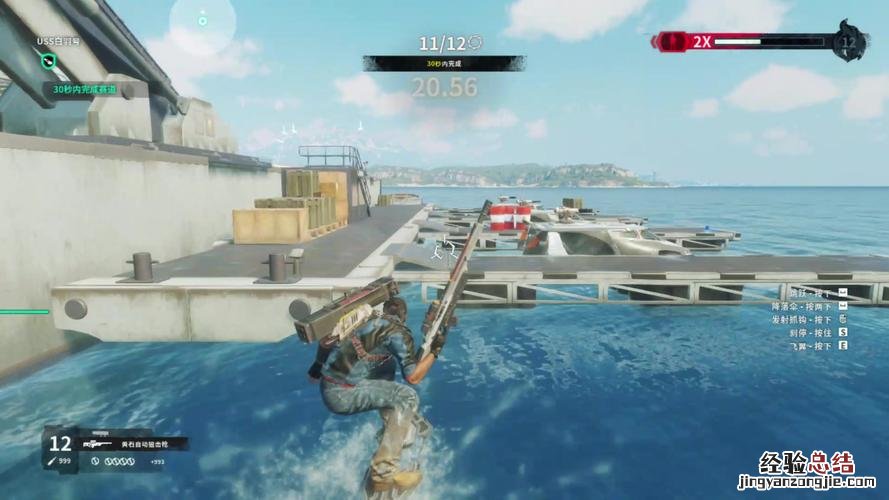Viewport: 889px width, 500px height.
Task: Select the USS location shield marker icon
Action: pyautogui.click(x=49, y=61)
